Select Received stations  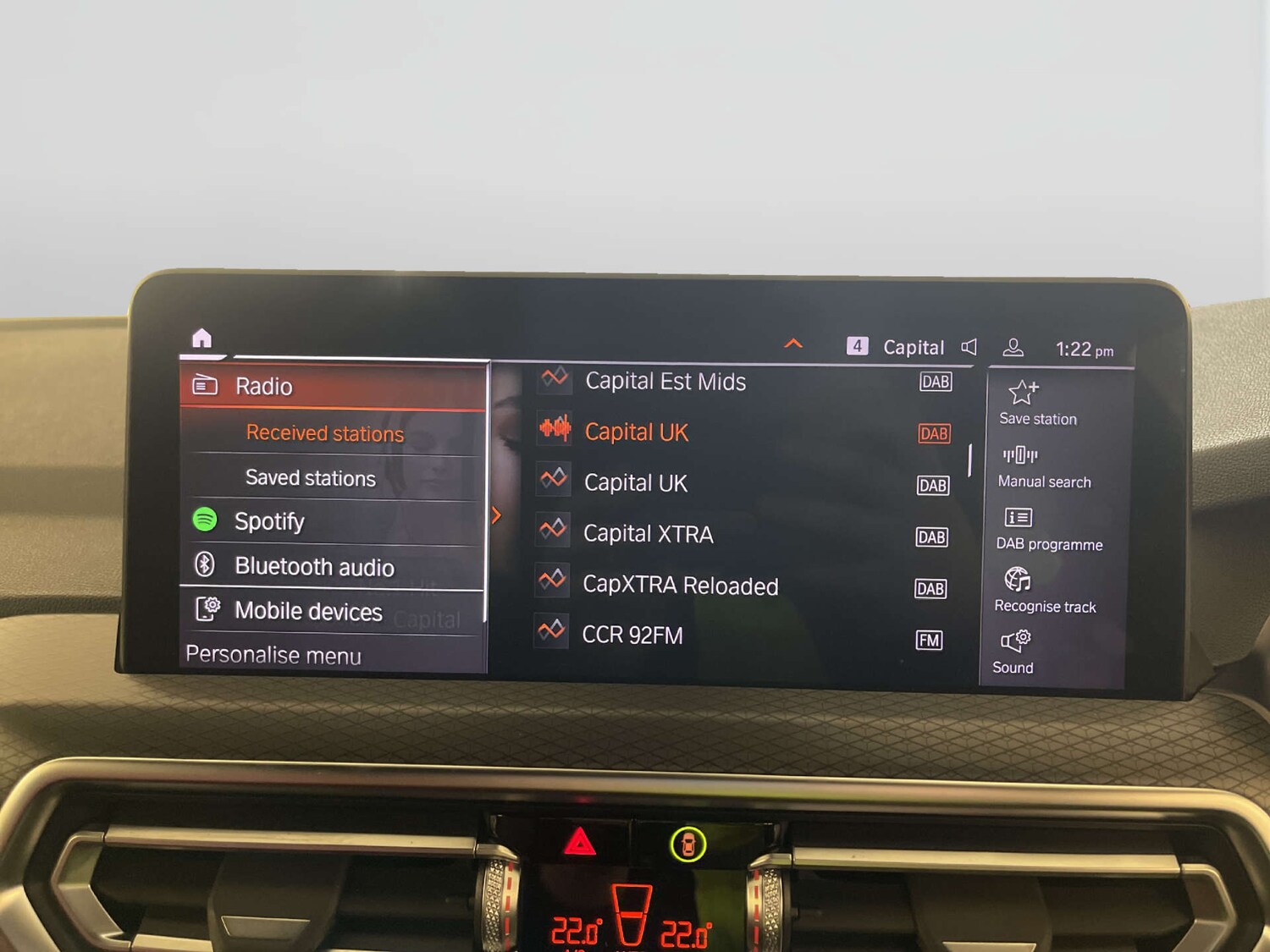pyautogui.click(x=324, y=433)
